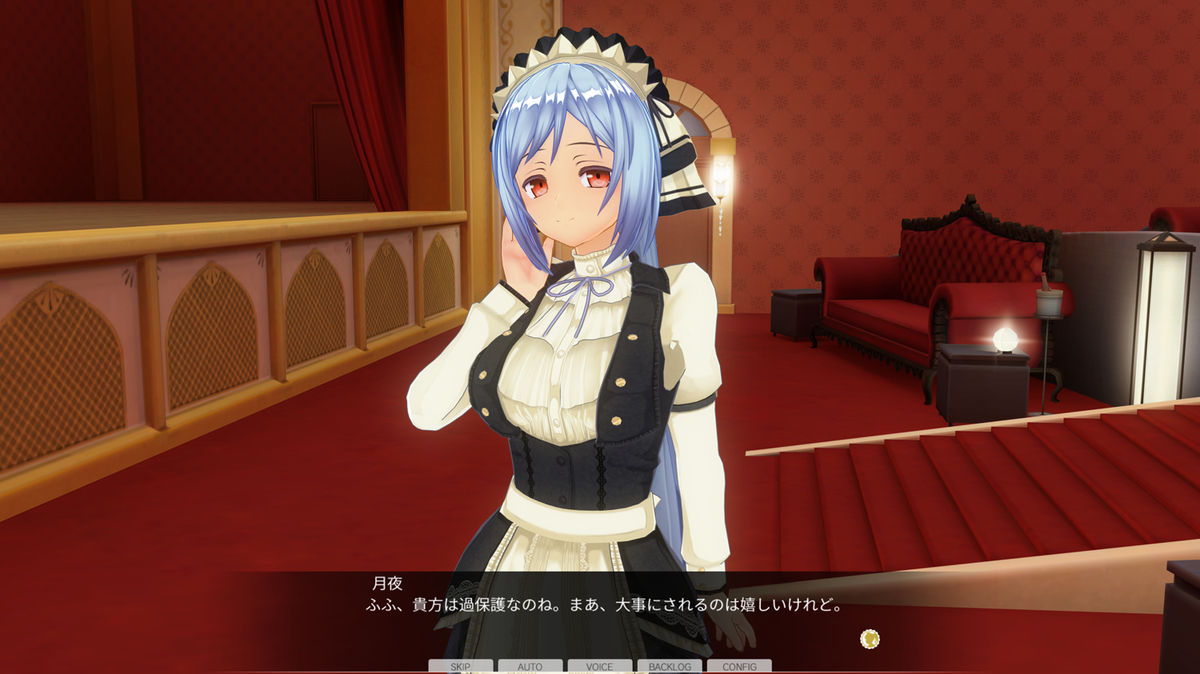Replay the line with VOICE button
The height and width of the screenshot is (674, 1200).
pos(600,666)
